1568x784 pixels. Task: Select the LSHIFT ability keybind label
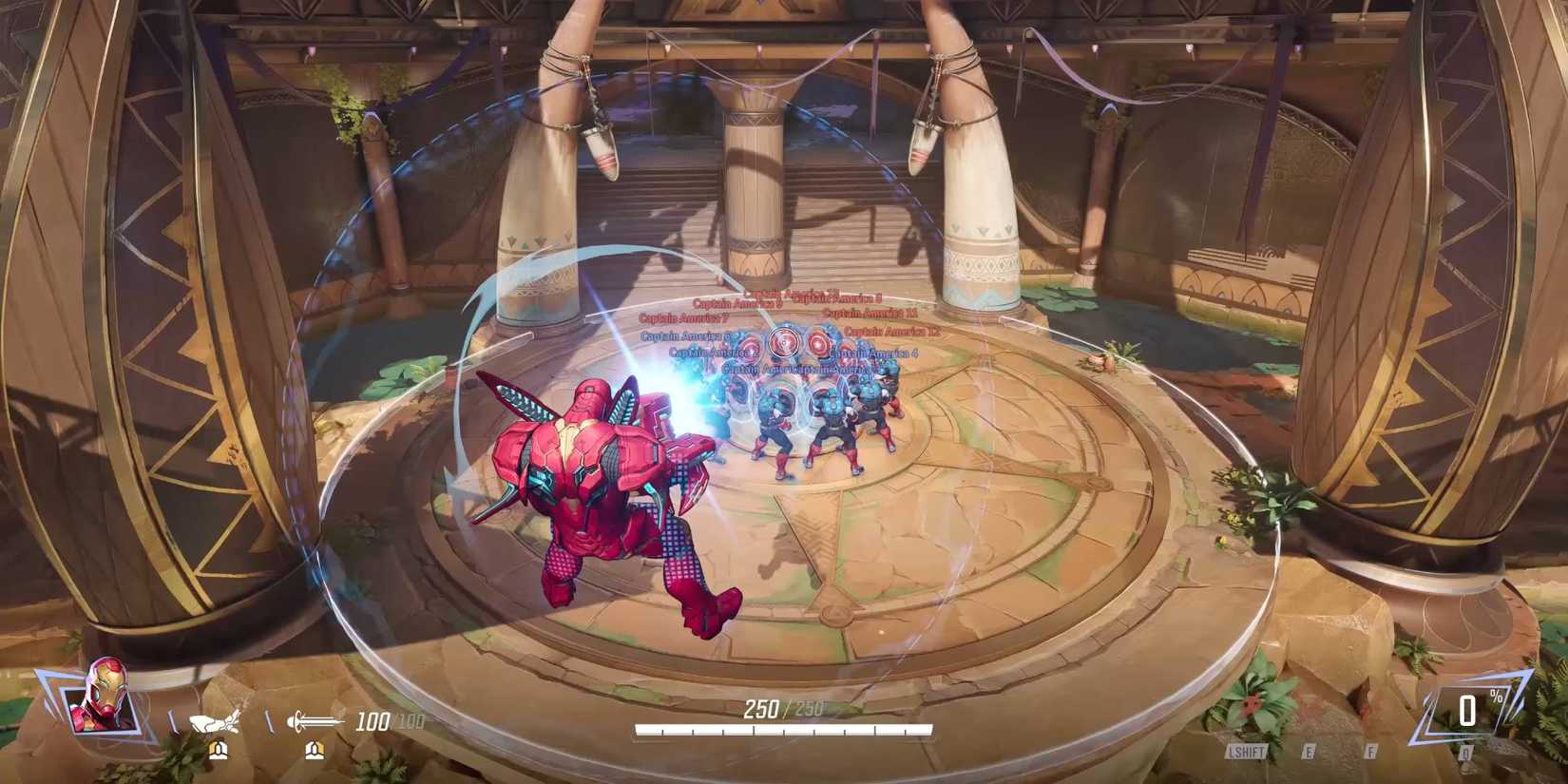[1248, 752]
